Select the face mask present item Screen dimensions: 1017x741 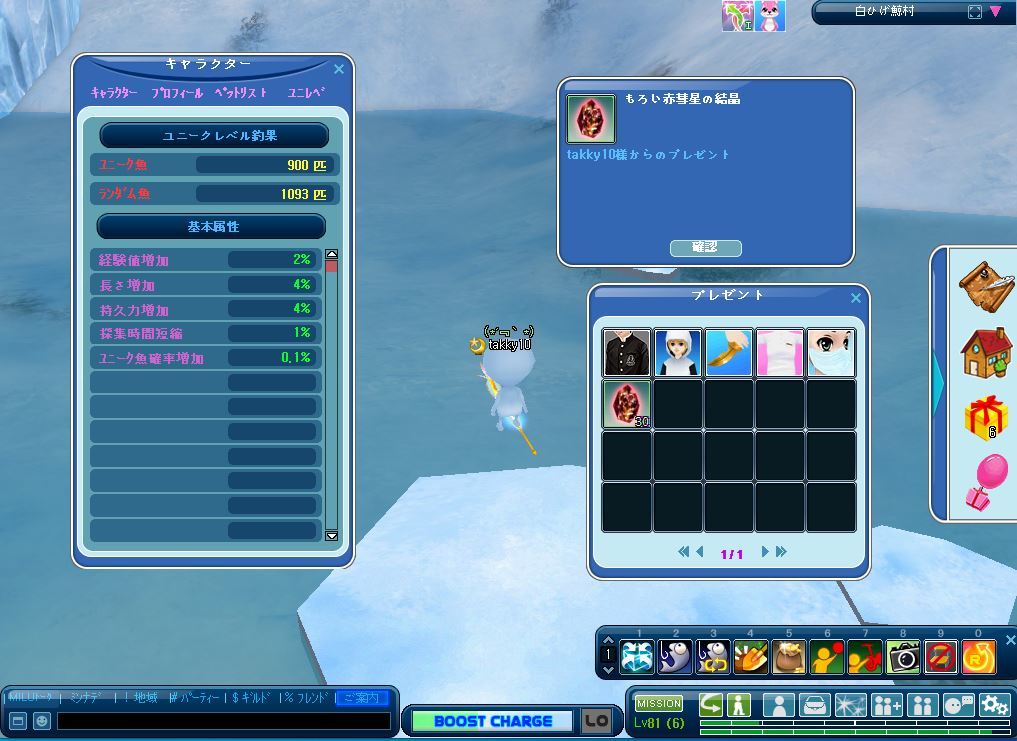coord(831,353)
